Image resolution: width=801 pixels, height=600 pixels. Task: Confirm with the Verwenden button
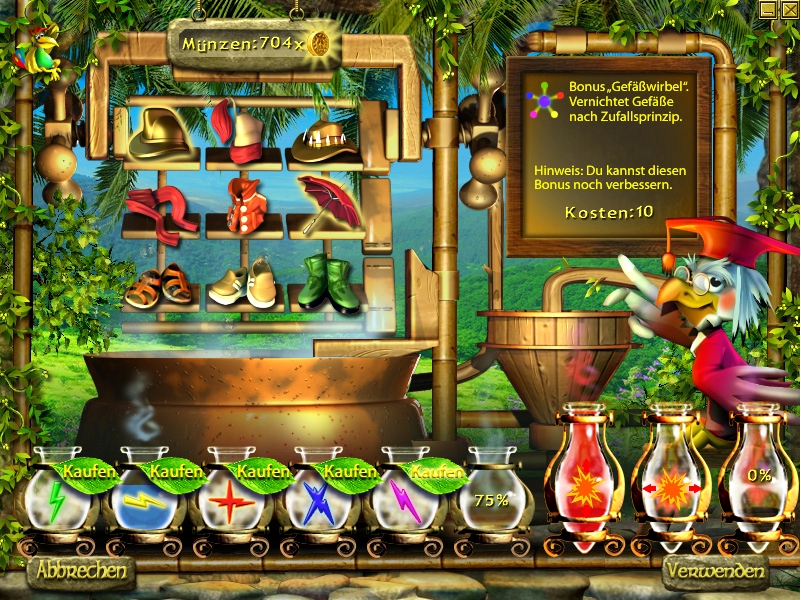coord(714,573)
